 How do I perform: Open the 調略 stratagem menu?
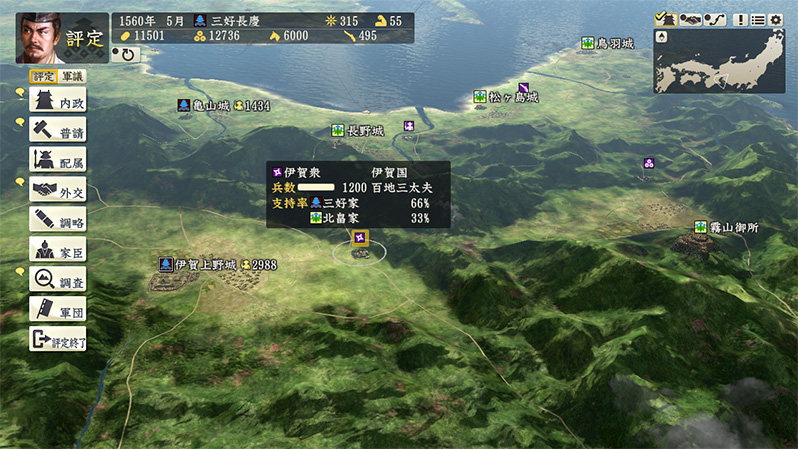click(57, 219)
